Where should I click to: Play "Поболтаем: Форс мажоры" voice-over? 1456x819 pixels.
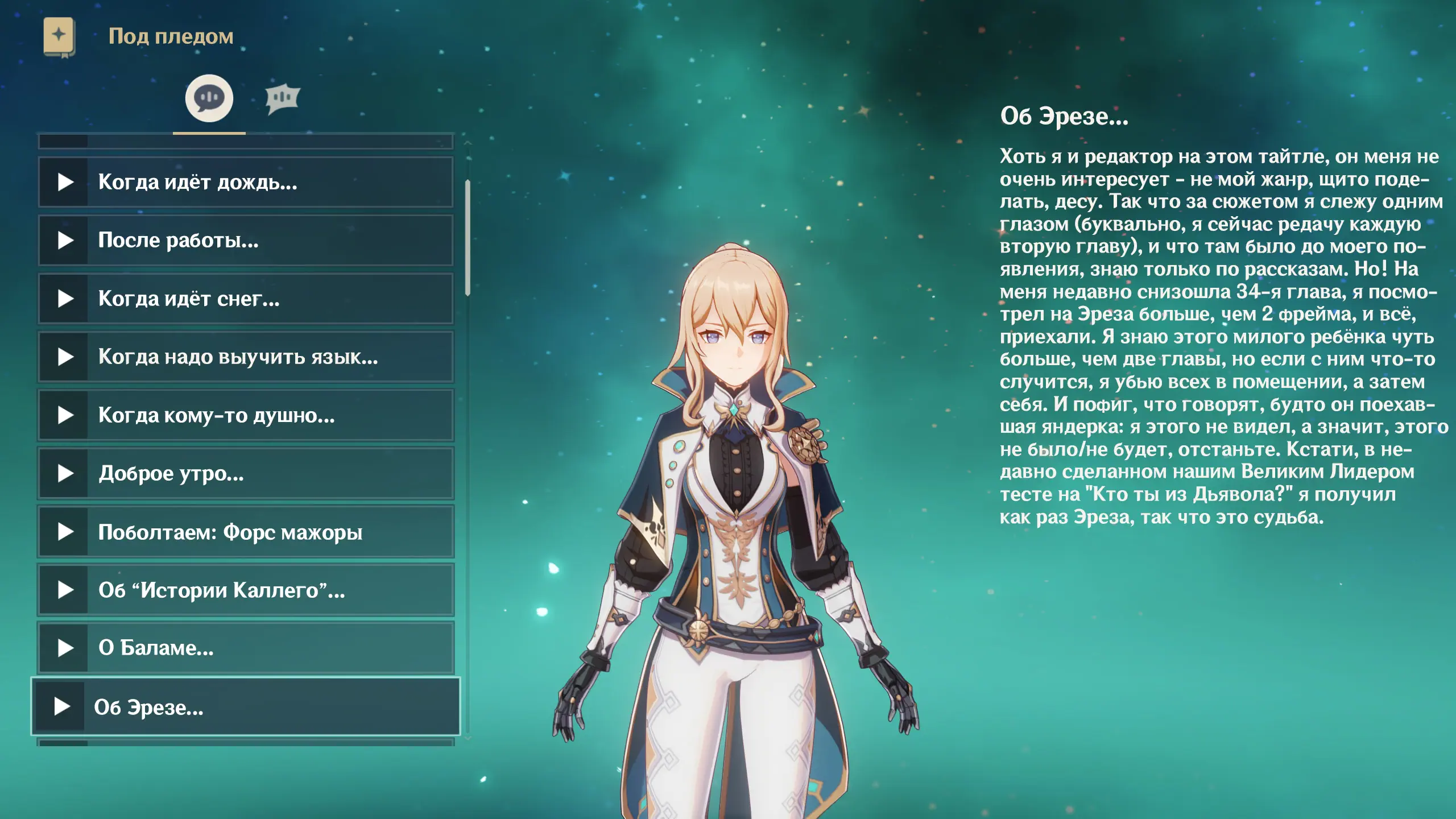[x=246, y=532]
